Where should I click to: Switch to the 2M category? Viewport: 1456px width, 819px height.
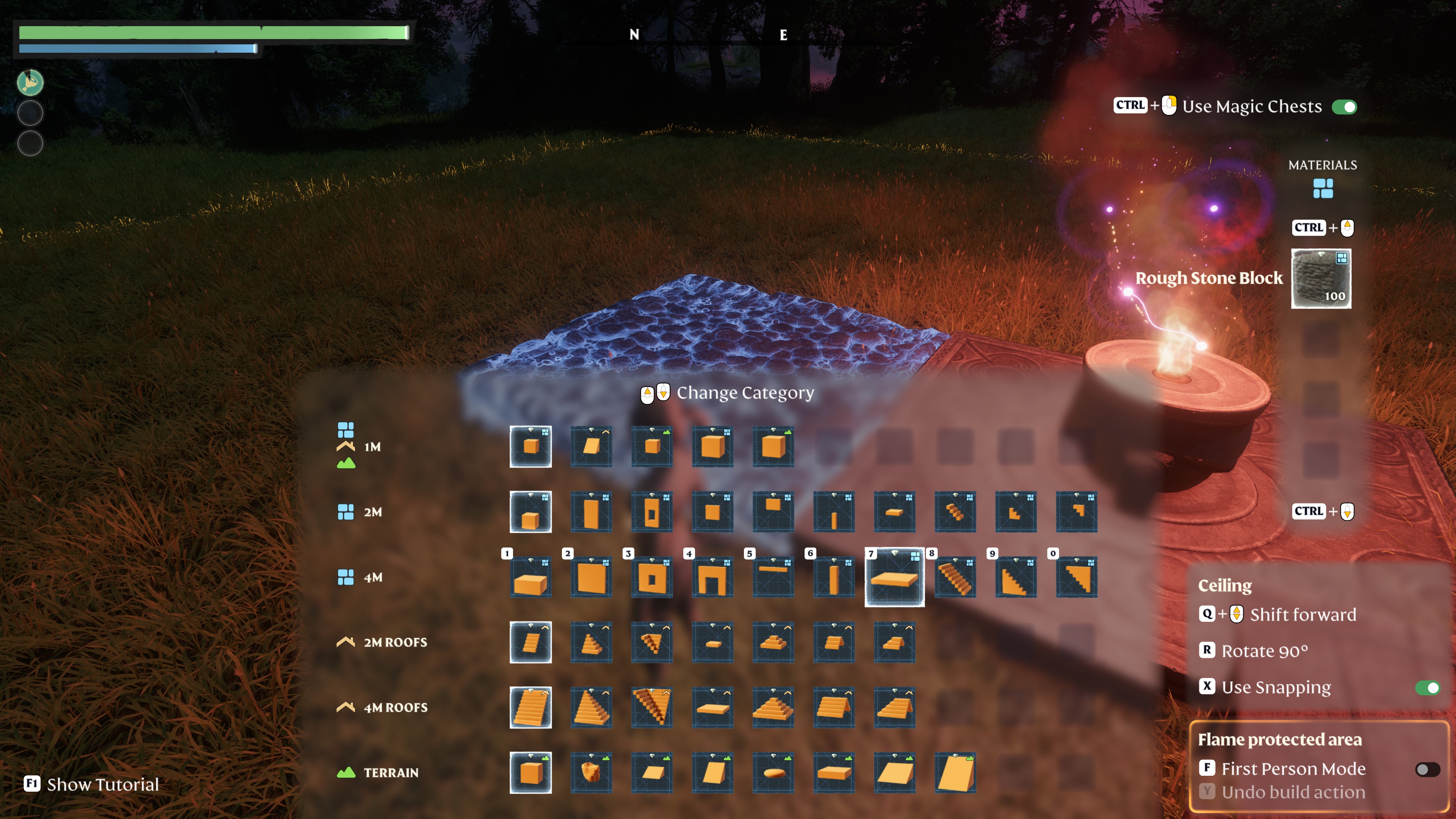coord(372,512)
